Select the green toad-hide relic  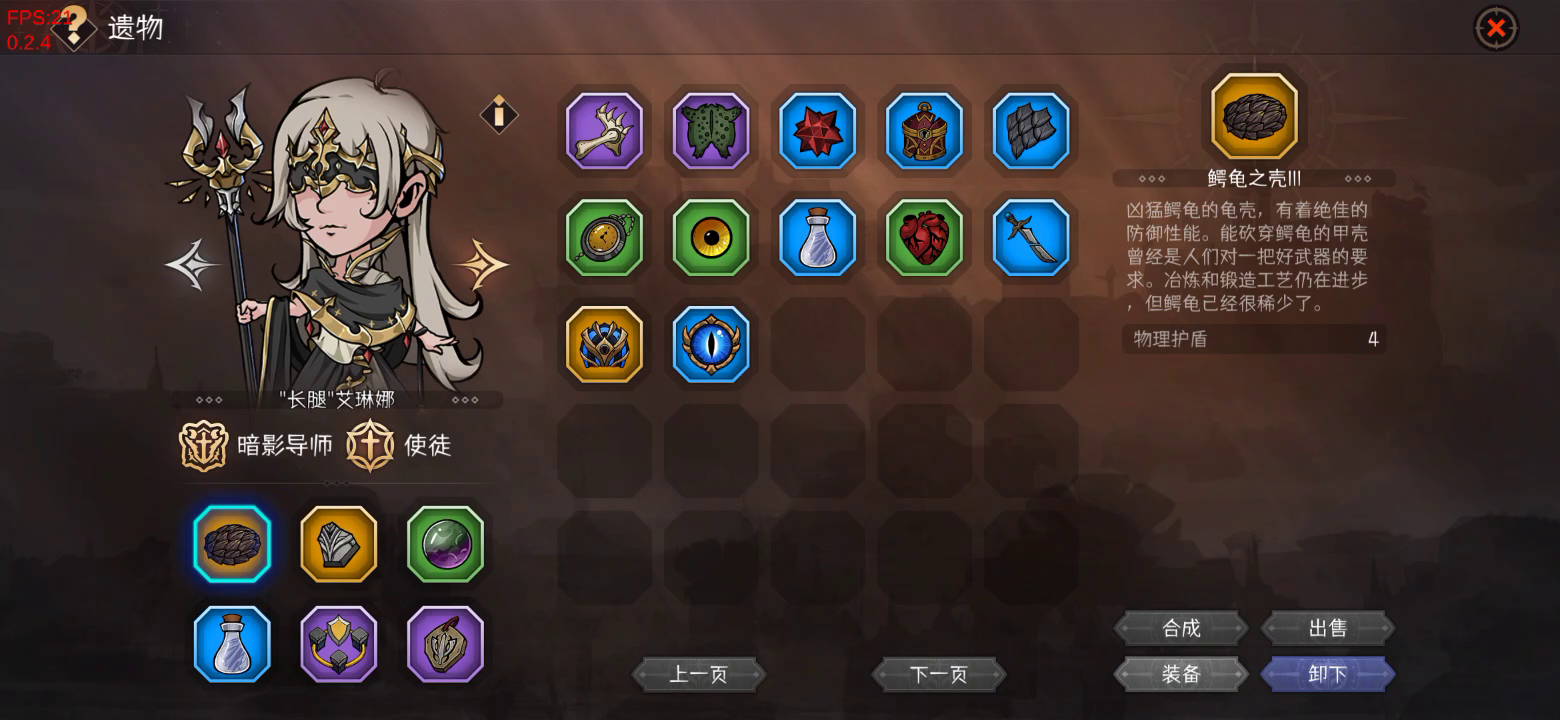[711, 131]
